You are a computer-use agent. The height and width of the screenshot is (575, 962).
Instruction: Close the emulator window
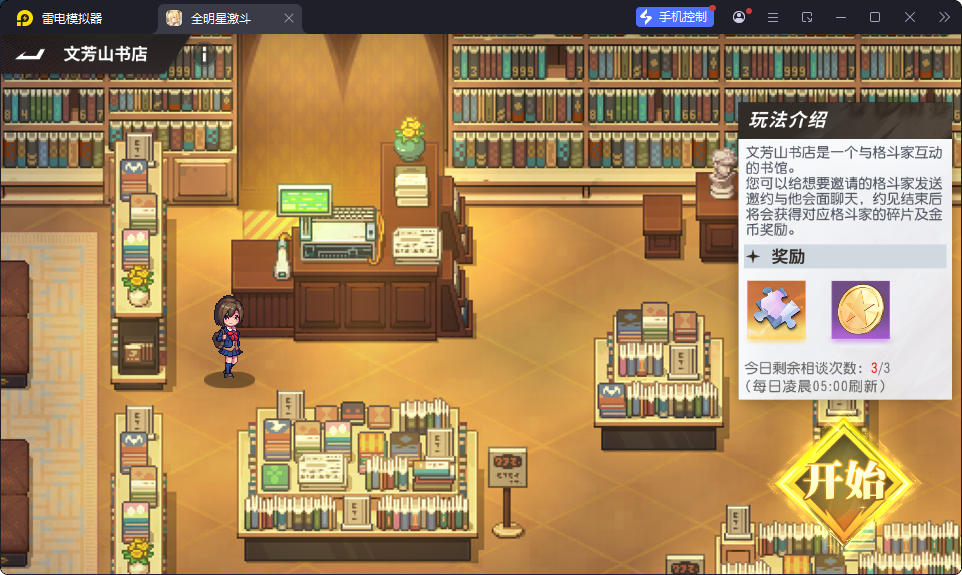[x=910, y=17]
